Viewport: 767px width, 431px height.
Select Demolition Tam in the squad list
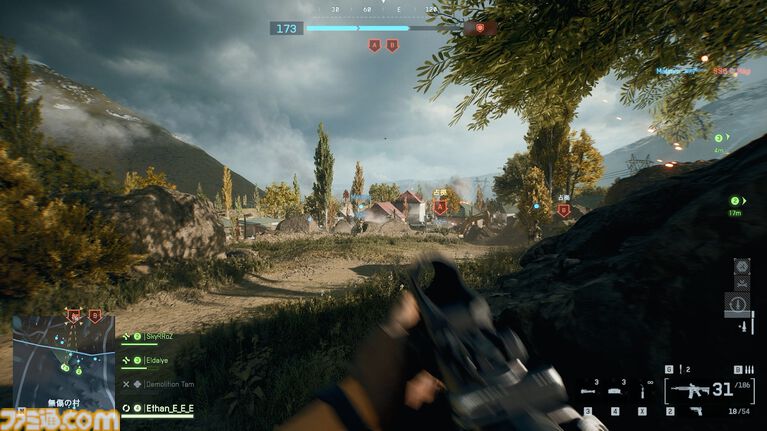(168, 384)
